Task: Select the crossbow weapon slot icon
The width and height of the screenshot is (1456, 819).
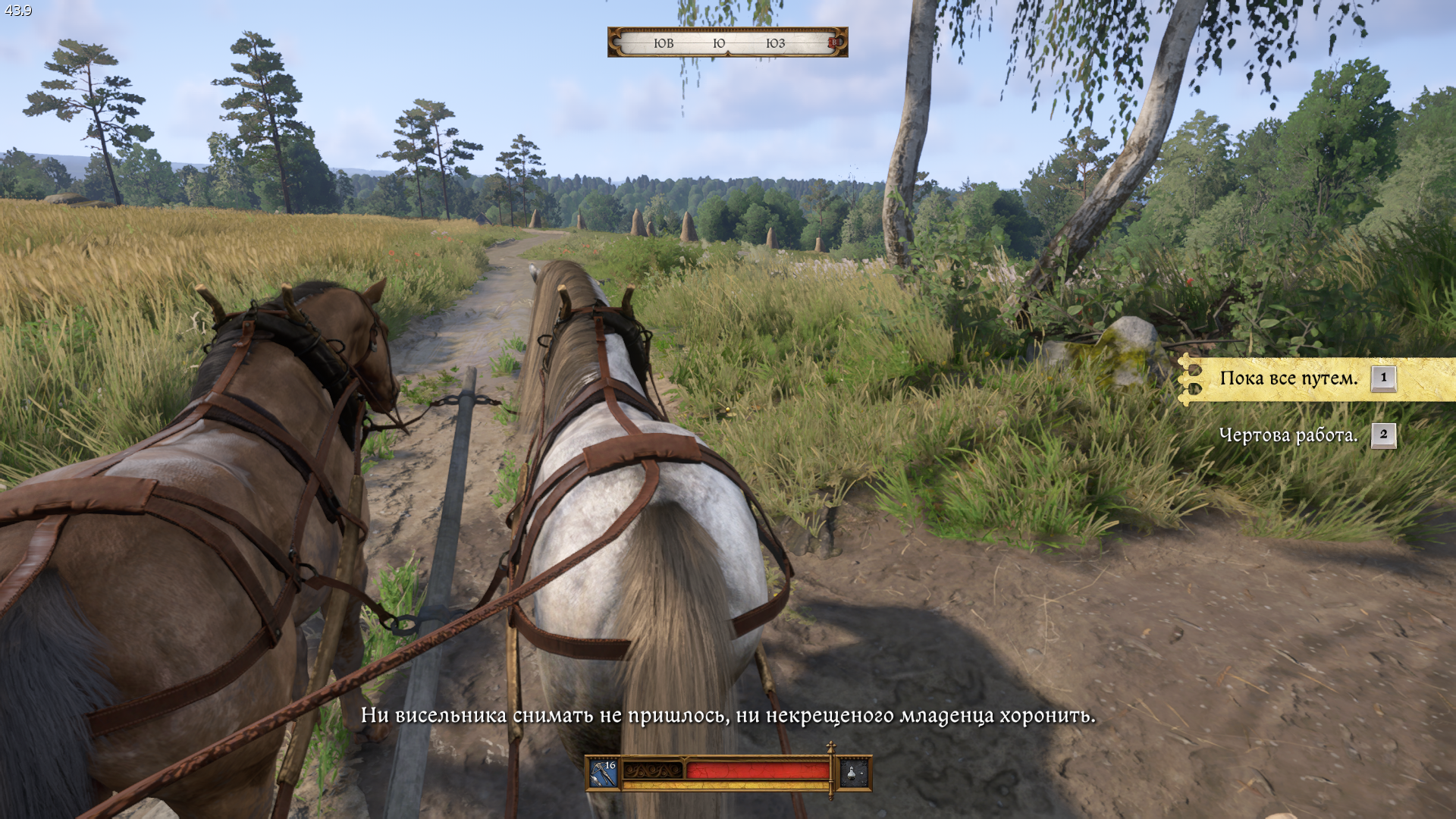Action: coord(604,773)
